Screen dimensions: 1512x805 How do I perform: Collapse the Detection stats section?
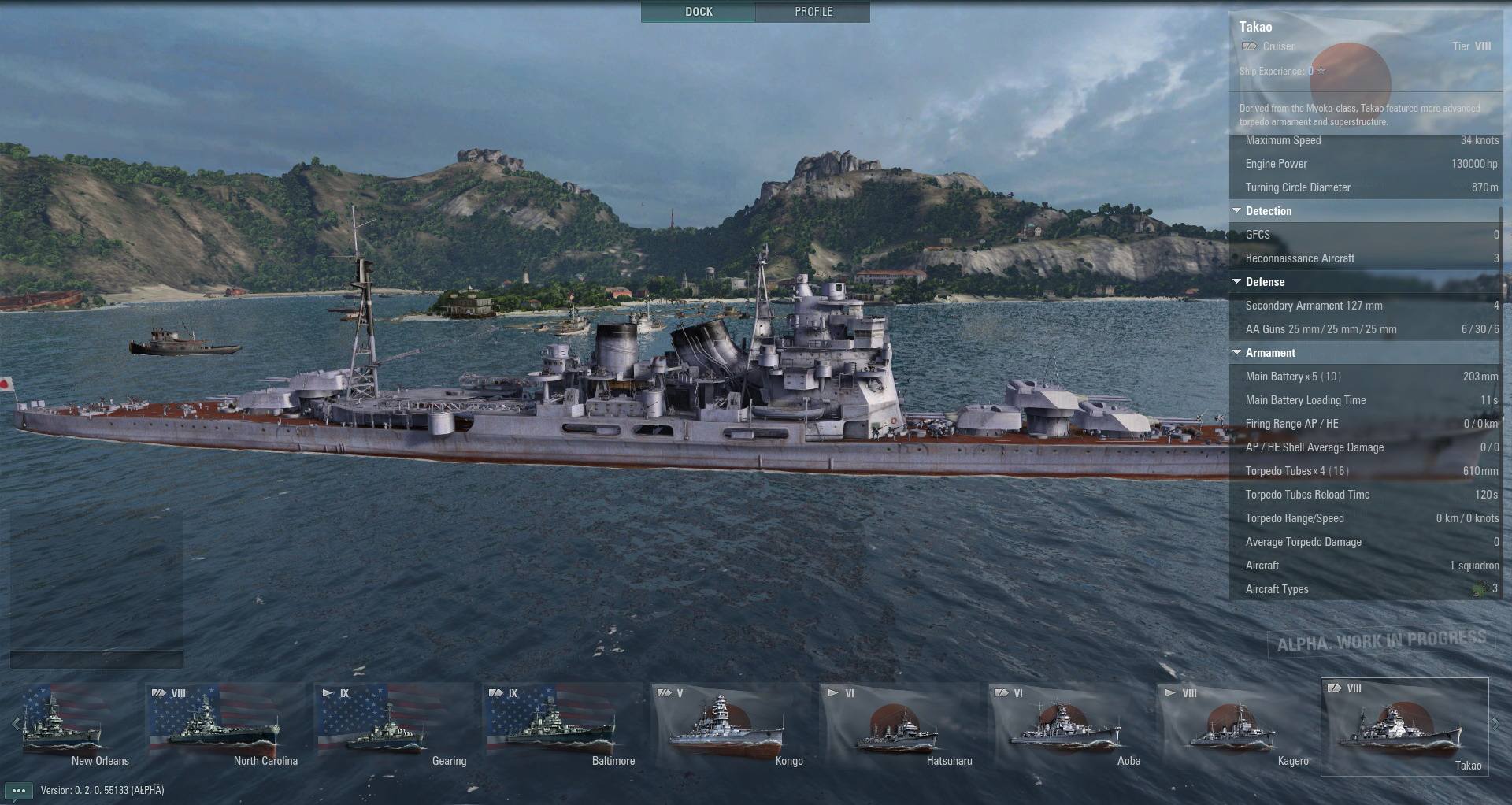coord(1237,211)
